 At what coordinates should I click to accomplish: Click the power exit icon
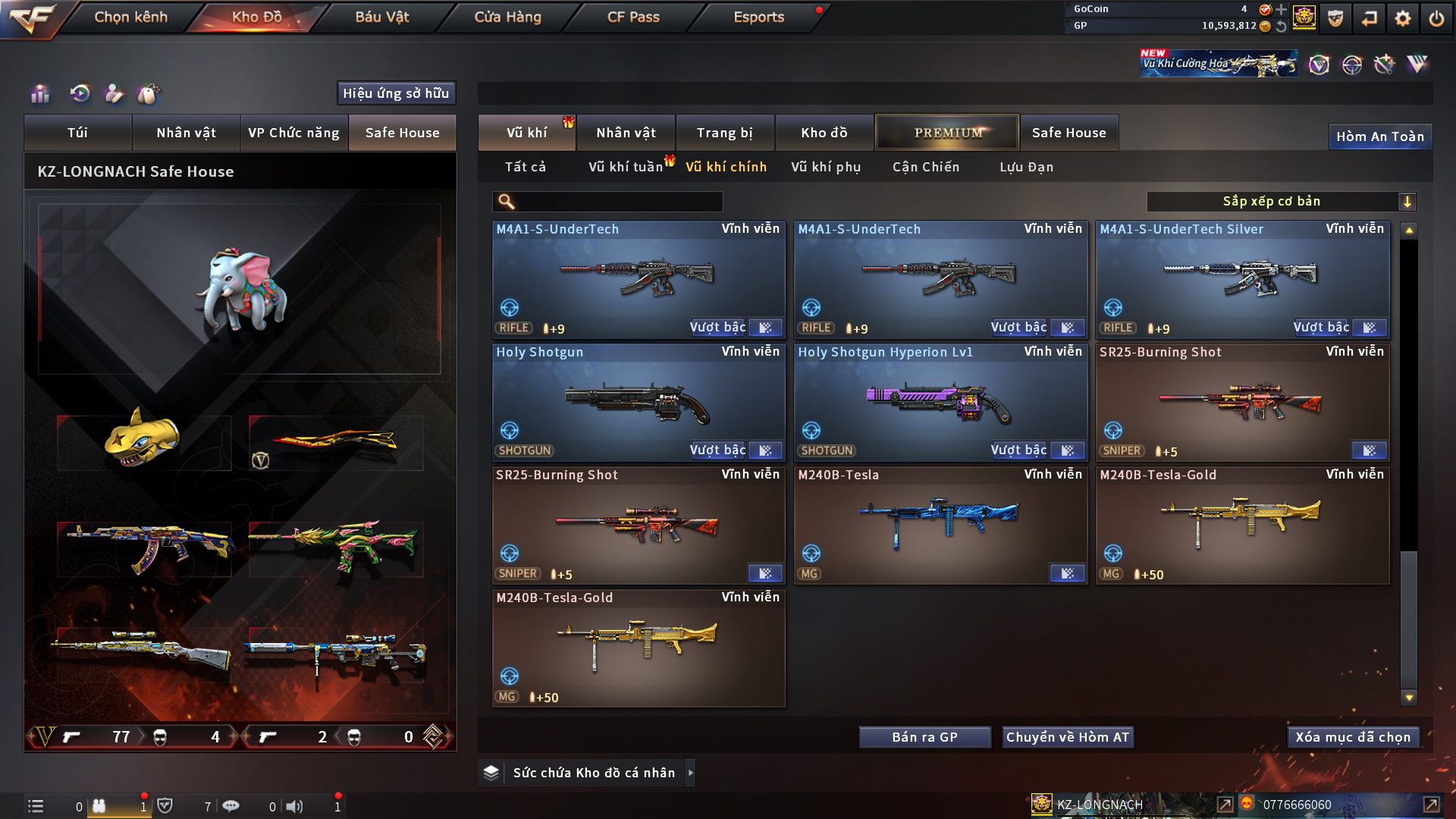tap(1436, 18)
